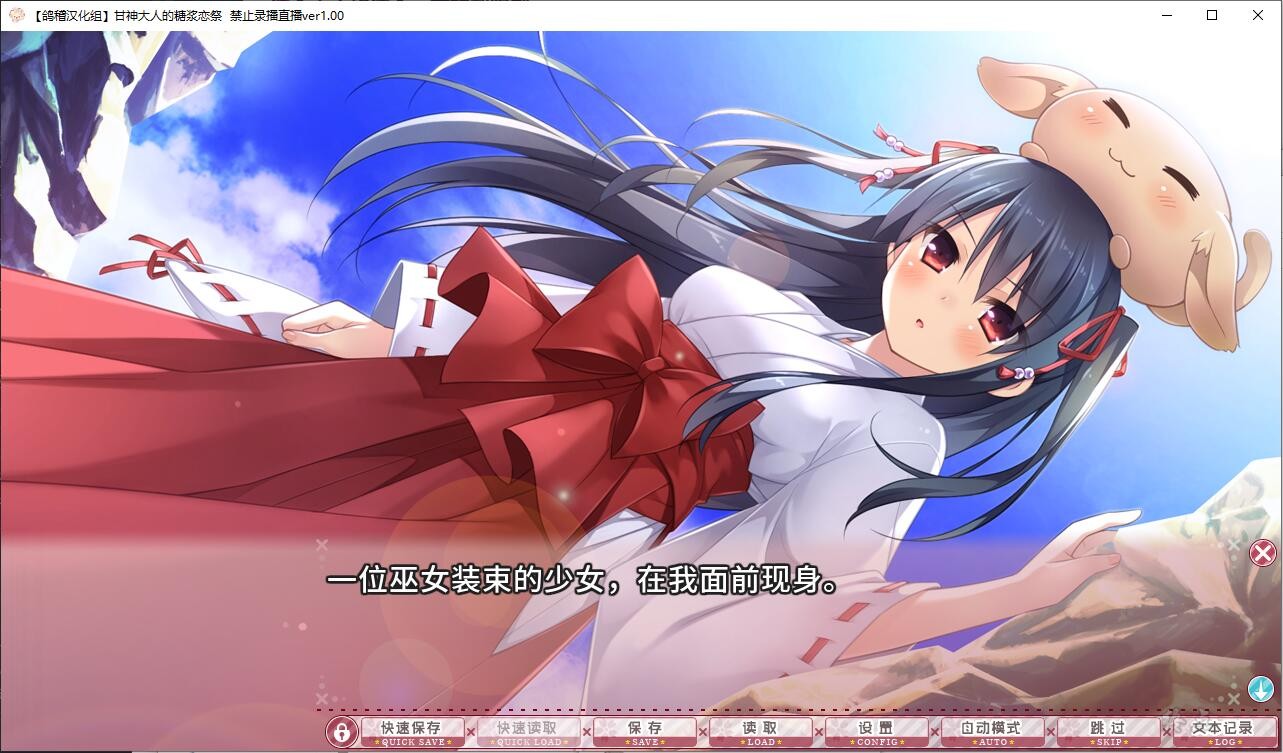The width and height of the screenshot is (1283, 753).
Task: Click the × mark left of Quick Load
Action: coord(470,732)
